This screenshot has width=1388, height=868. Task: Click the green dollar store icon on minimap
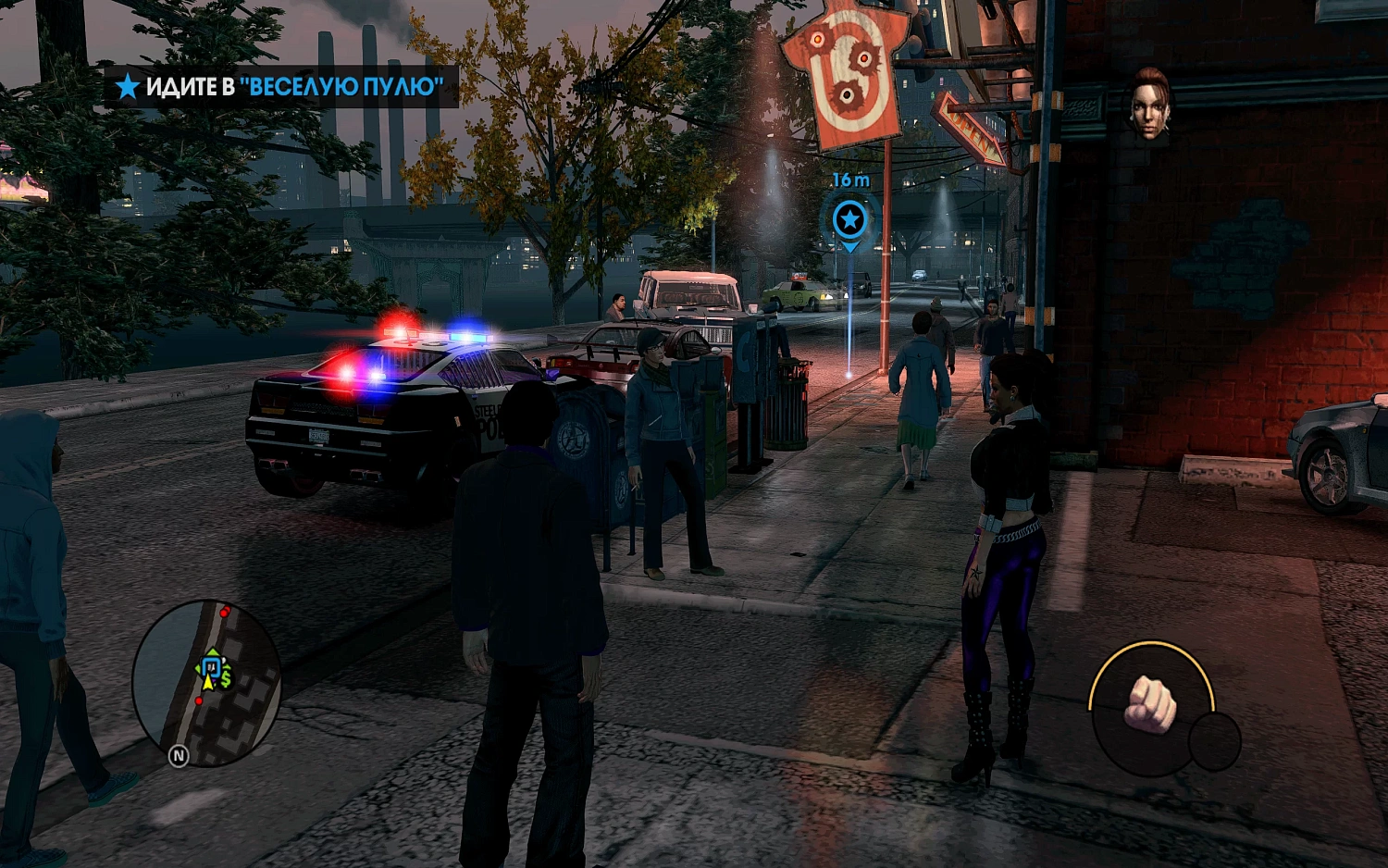point(225,680)
